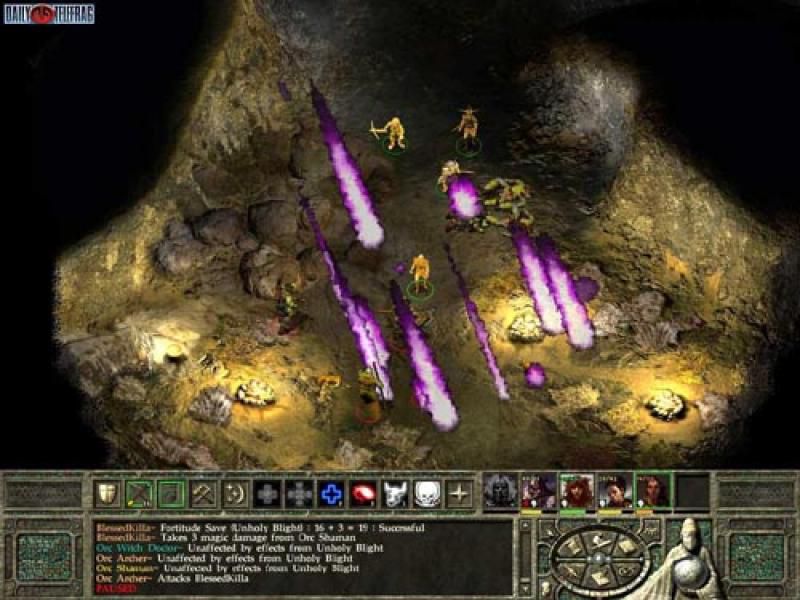This screenshot has width=800, height=600.
Task: Choose the green-bordered portrait on the far right
Action: [x=654, y=490]
